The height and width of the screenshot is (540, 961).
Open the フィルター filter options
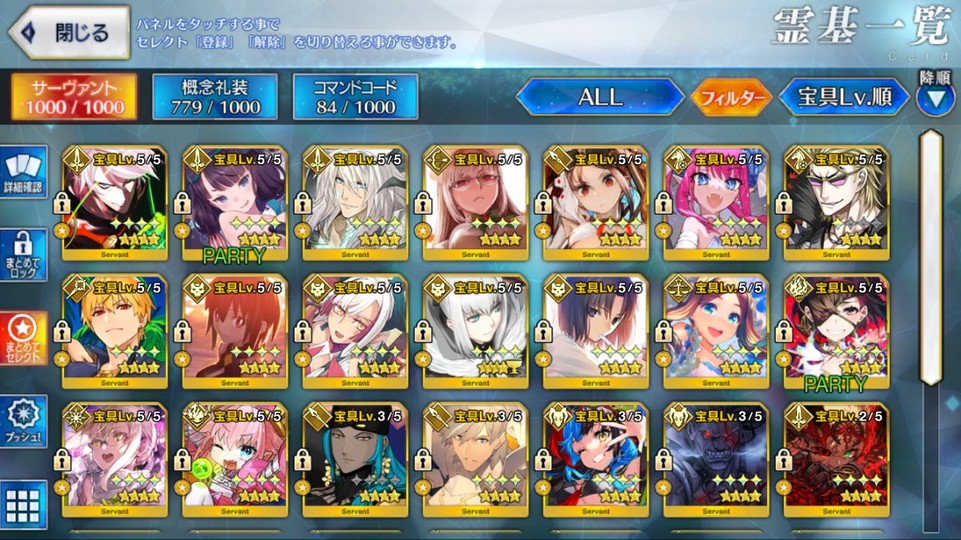(730, 98)
